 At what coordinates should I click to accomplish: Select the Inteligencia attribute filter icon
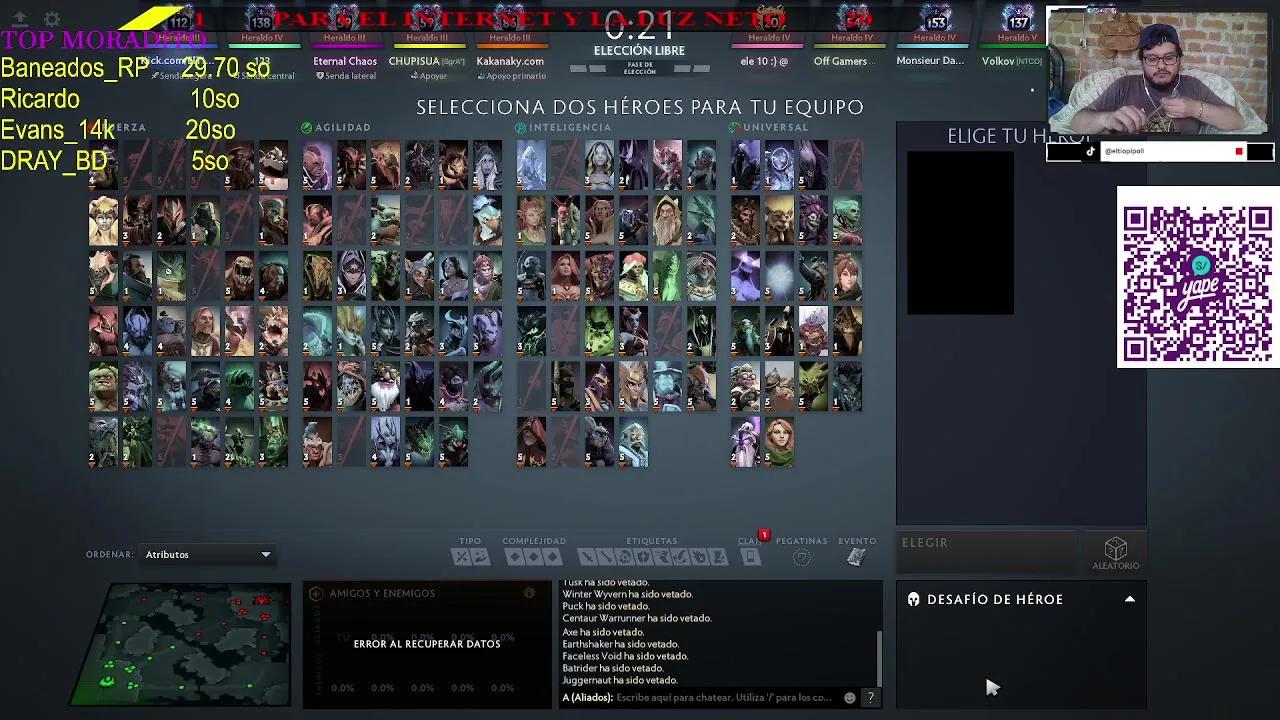pyautogui.click(x=519, y=127)
